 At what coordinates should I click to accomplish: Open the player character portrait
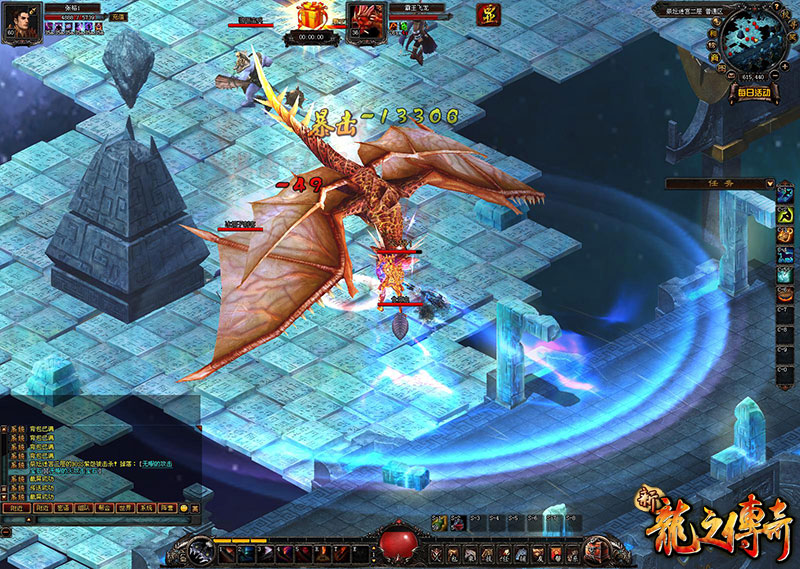click(22, 21)
